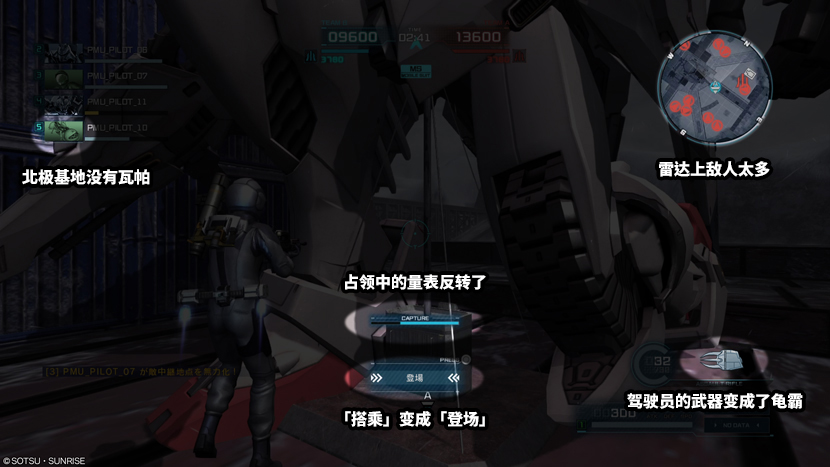Select the highlighted PMU_PILOT_10 row
This screenshot has width=830, height=467.
click(x=108, y=128)
